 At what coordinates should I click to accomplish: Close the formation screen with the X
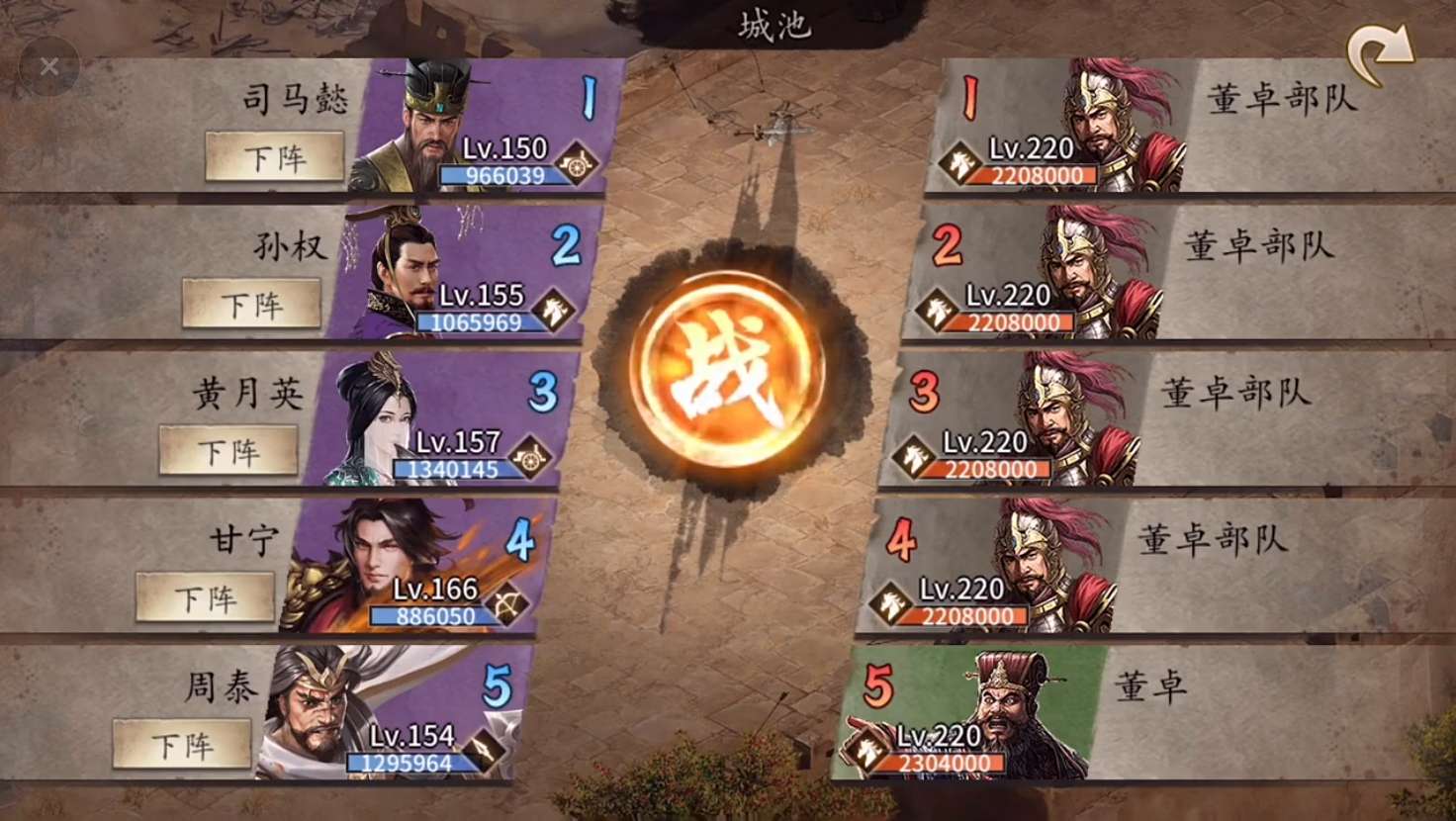49,66
